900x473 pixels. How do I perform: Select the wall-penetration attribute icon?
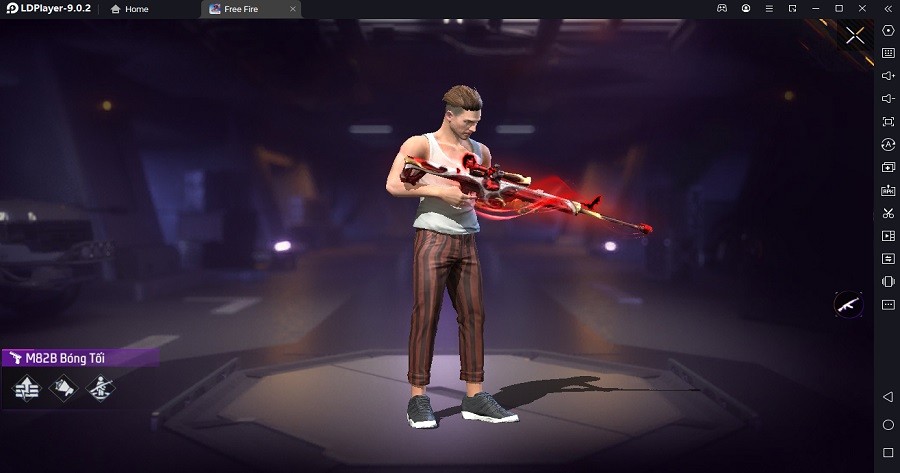(26, 387)
